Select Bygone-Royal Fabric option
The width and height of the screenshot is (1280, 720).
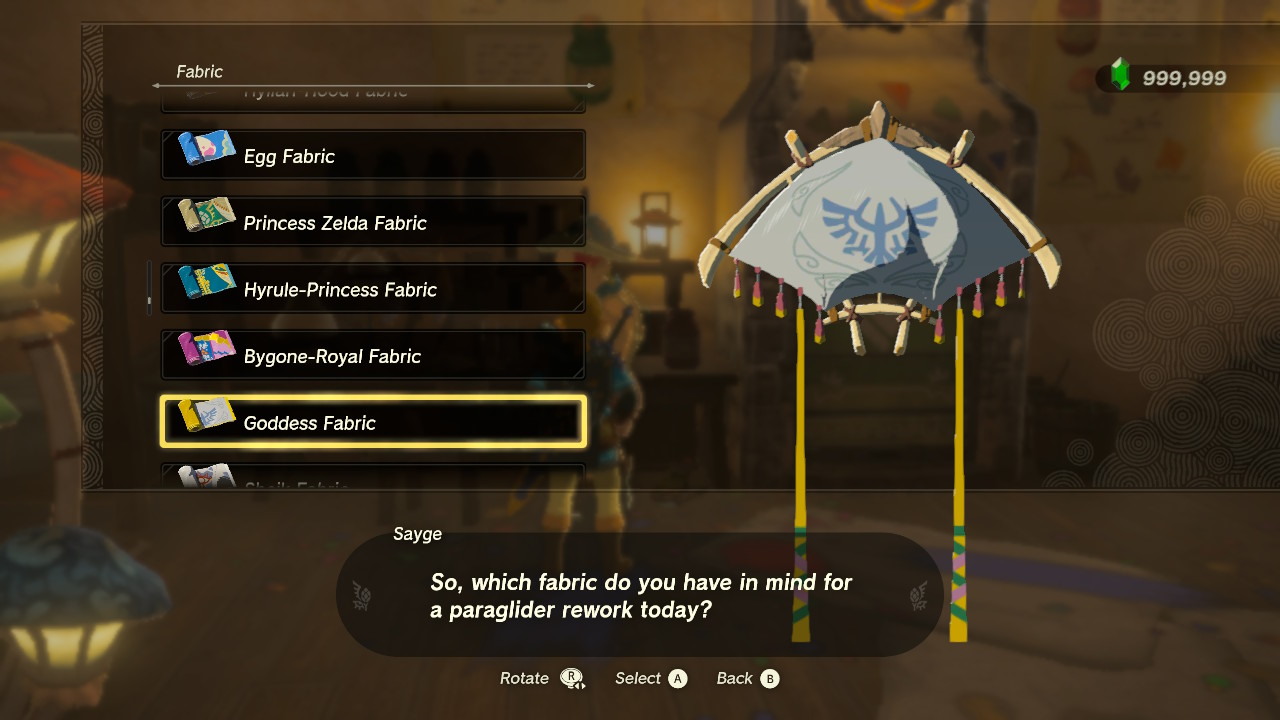(373, 356)
